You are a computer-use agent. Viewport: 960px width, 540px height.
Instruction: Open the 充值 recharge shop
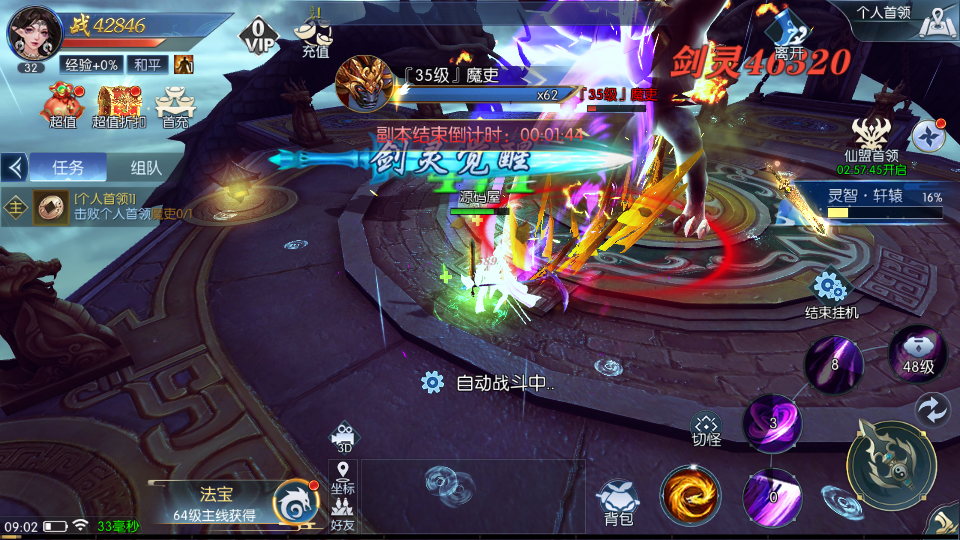[x=315, y=36]
